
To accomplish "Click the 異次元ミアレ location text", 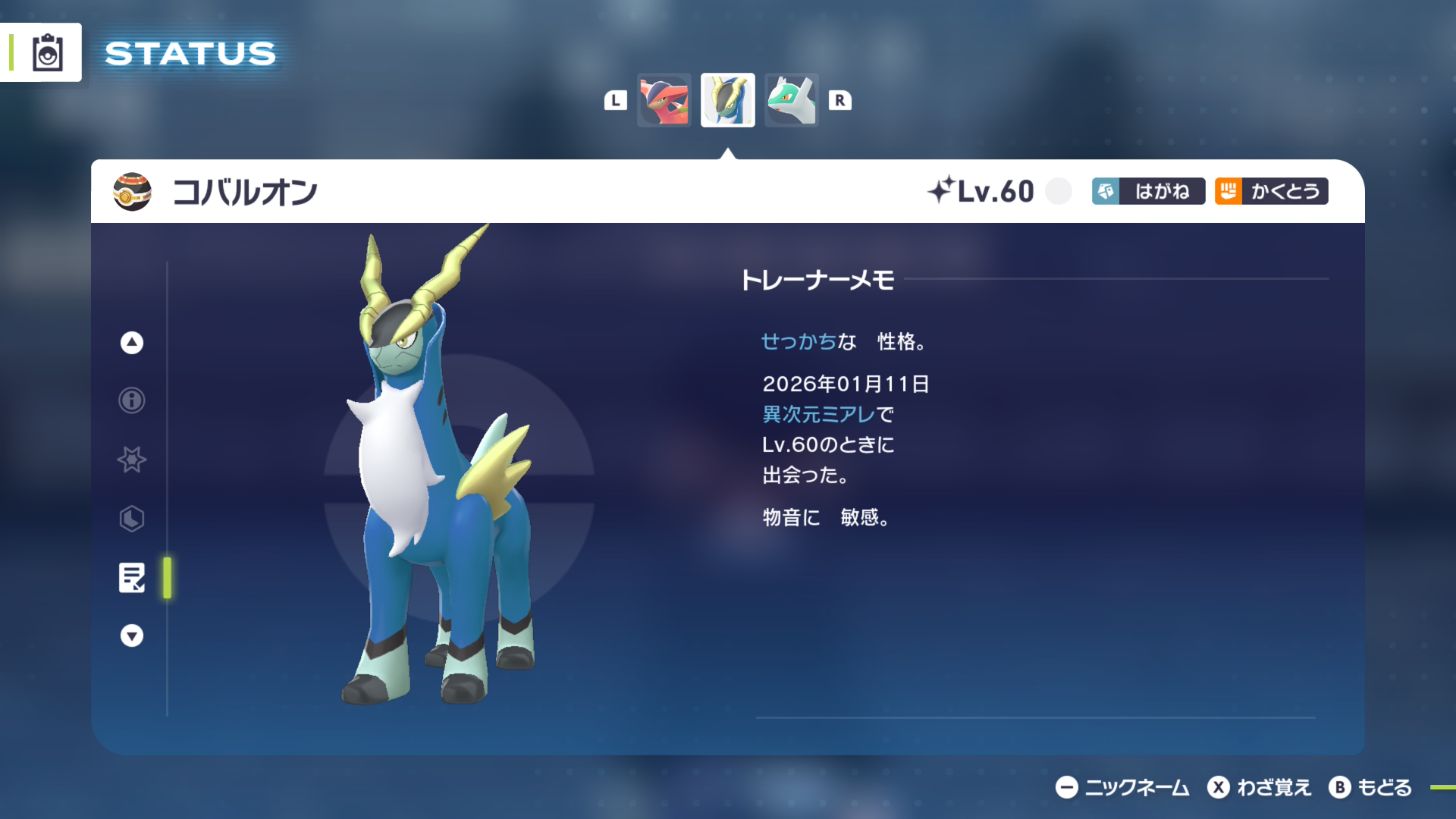I will (x=818, y=415).
